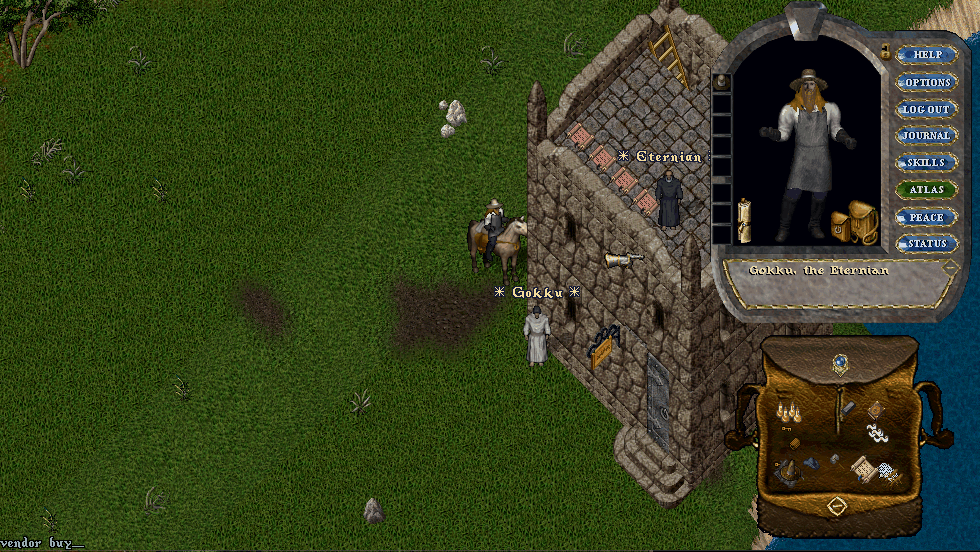Viewport: 980px width, 552px height.
Task: Show the Journal
Action: (927, 136)
